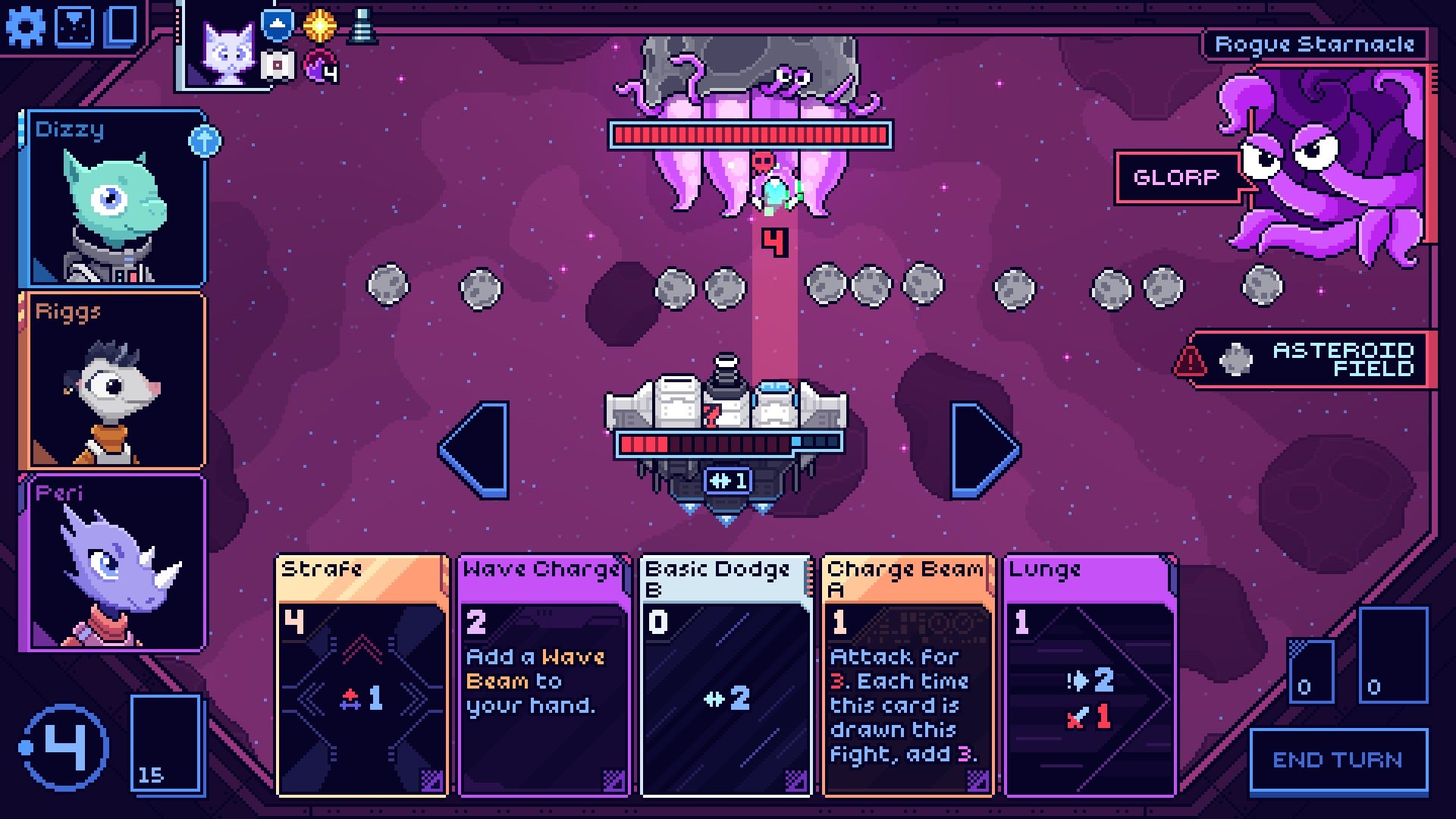1456x819 pixels.
Task: Play the Strafe card
Action: click(362, 675)
